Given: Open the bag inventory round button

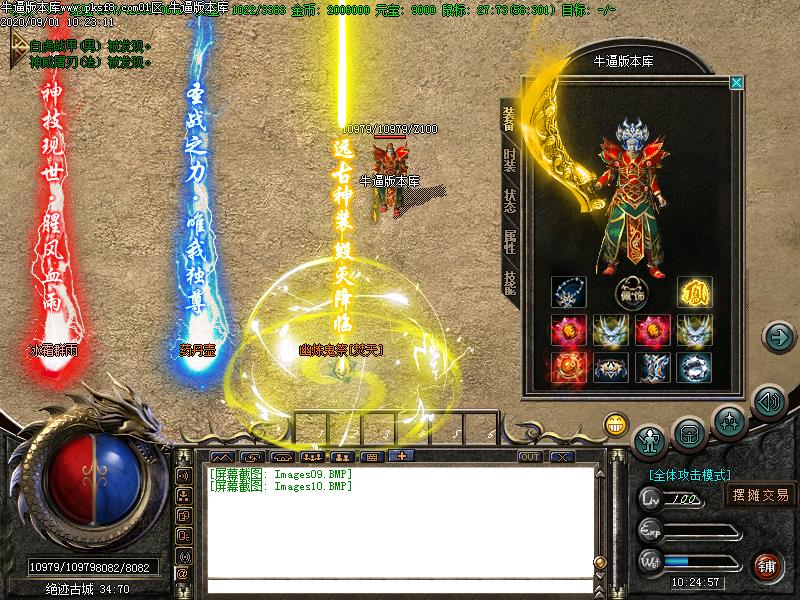Looking at the screenshot, I should coord(690,433).
